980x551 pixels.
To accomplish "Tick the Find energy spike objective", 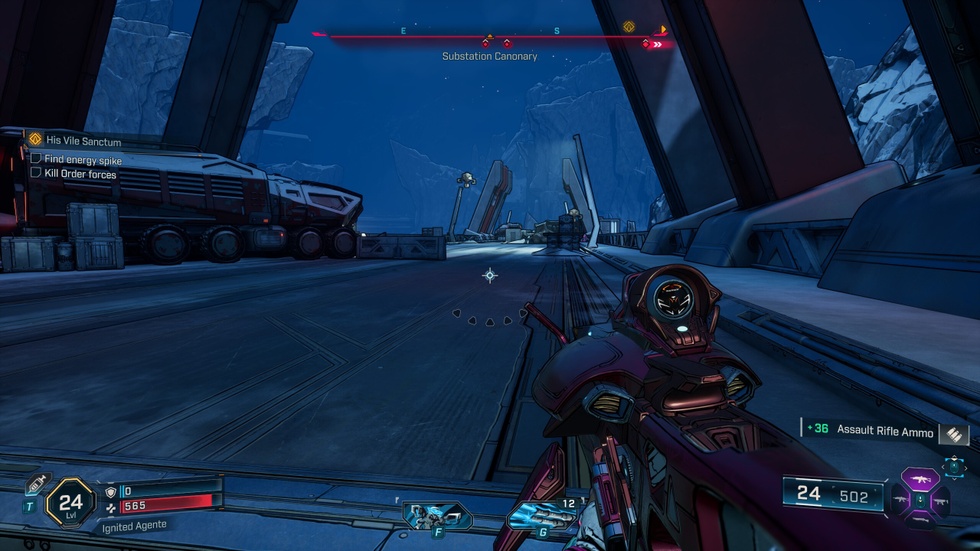I will [36, 159].
